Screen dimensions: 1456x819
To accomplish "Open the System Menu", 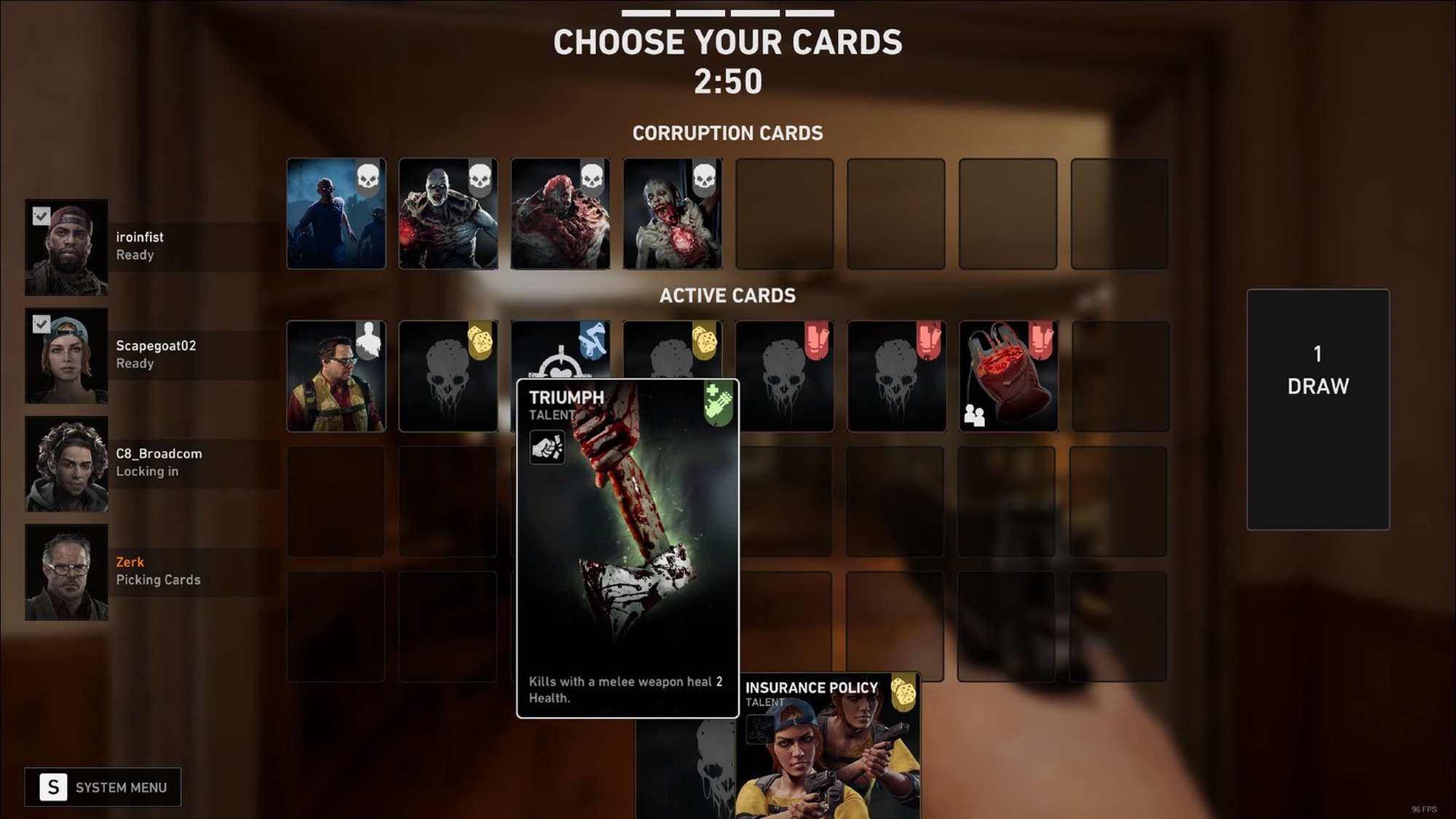I will coord(103,787).
